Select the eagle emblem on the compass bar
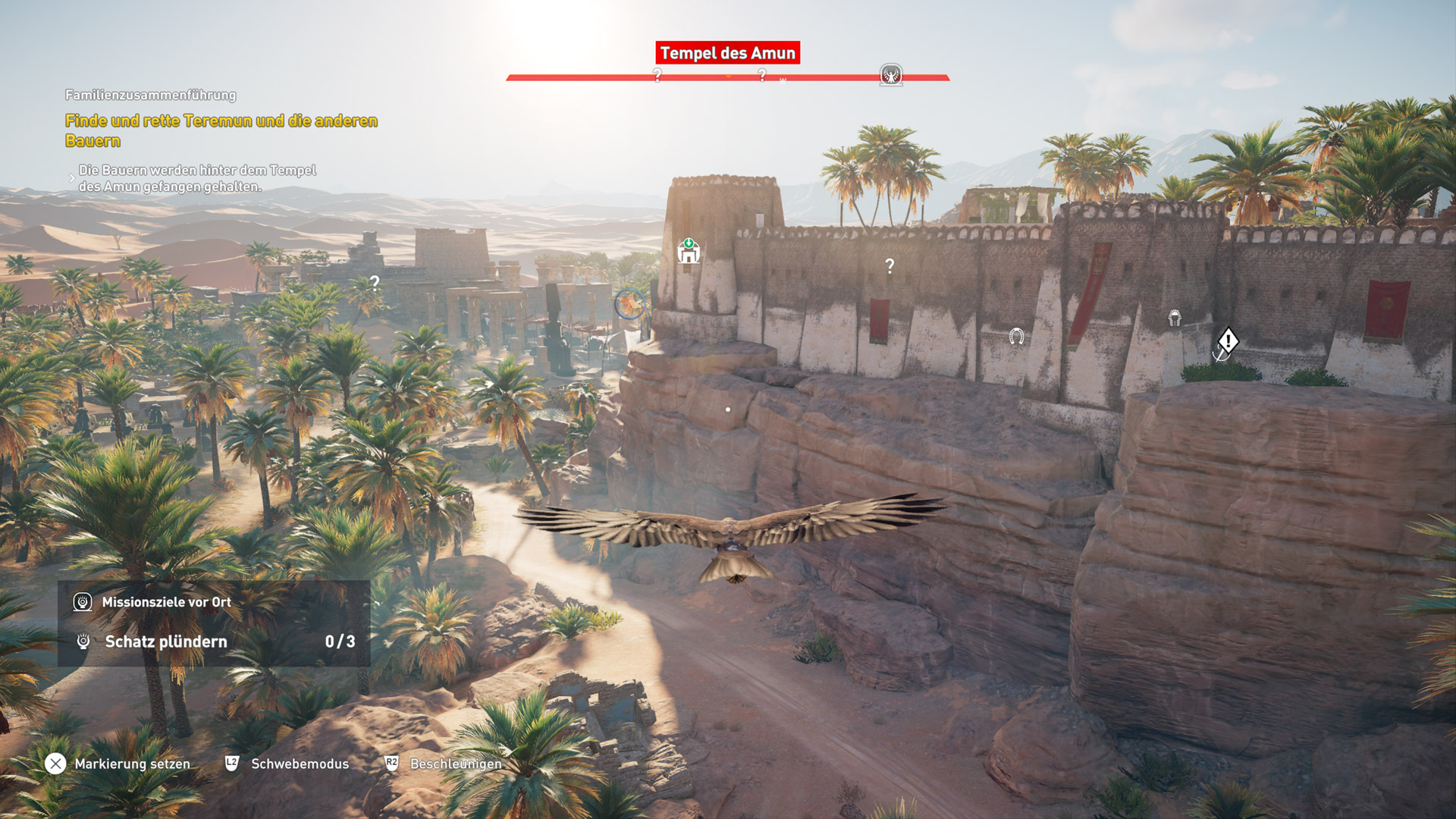1456x819 pixels. click(x=891, y=75)
